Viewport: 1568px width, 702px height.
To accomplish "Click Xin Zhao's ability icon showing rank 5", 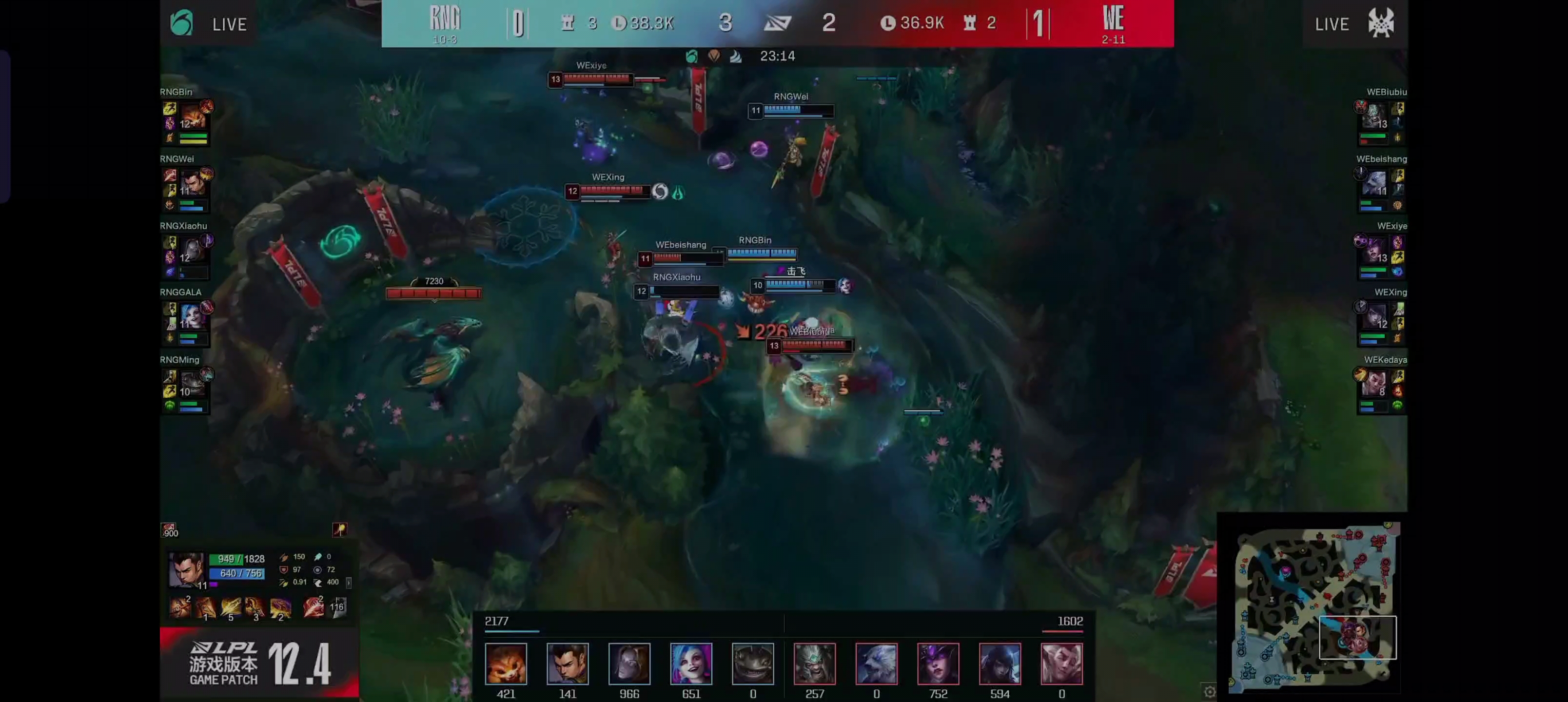I will [231, 607].
